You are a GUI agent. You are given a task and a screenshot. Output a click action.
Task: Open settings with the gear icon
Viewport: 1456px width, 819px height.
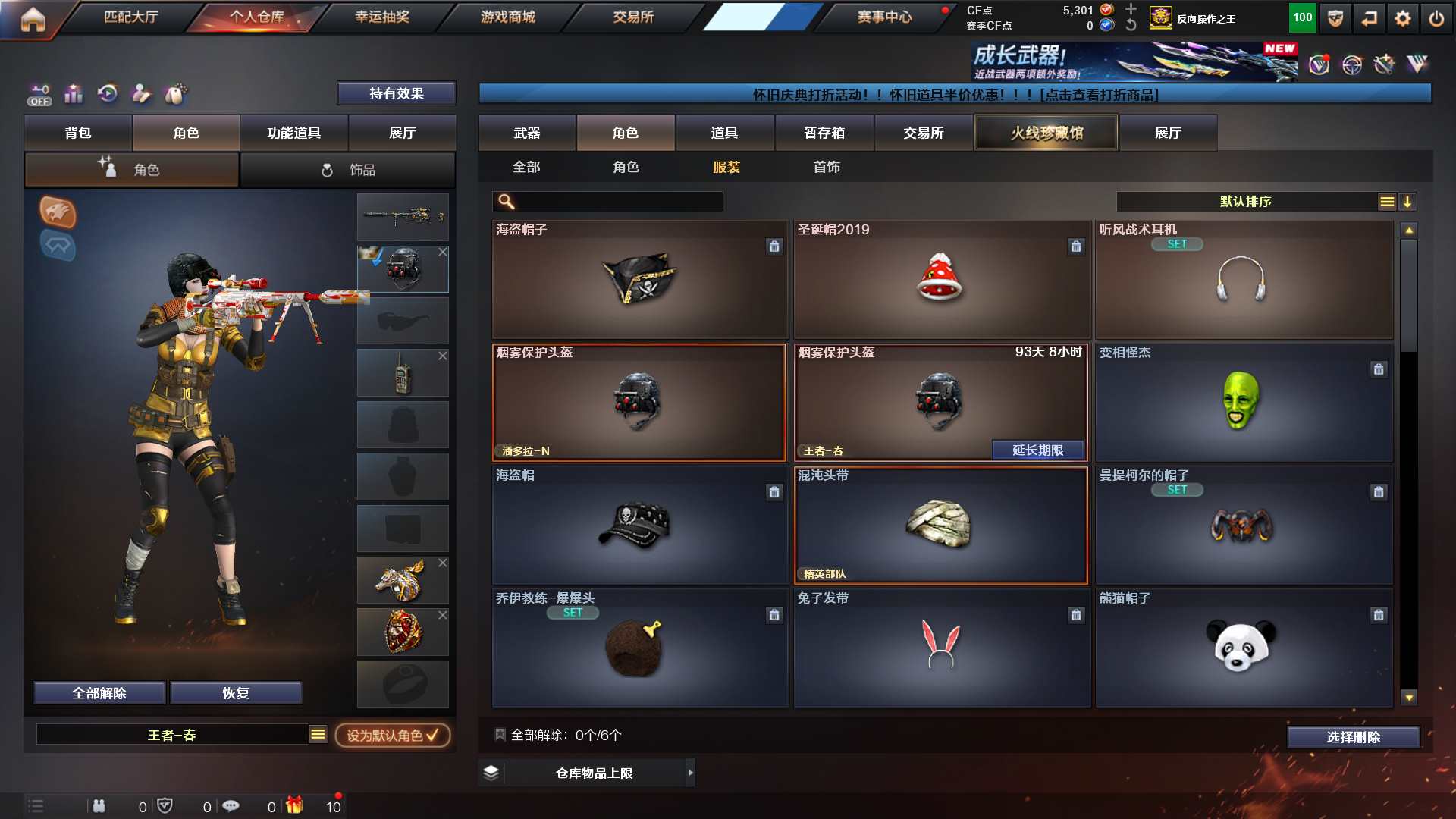click(x=1402, y=18)
